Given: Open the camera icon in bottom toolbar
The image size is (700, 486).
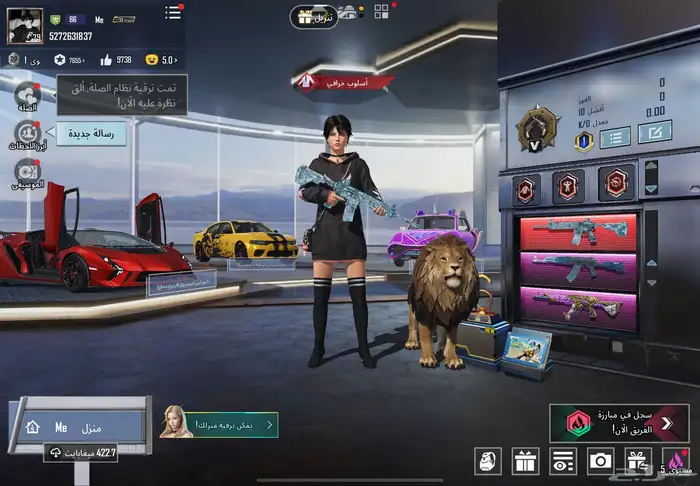Looking at the screenshot, I should (600, 460).
